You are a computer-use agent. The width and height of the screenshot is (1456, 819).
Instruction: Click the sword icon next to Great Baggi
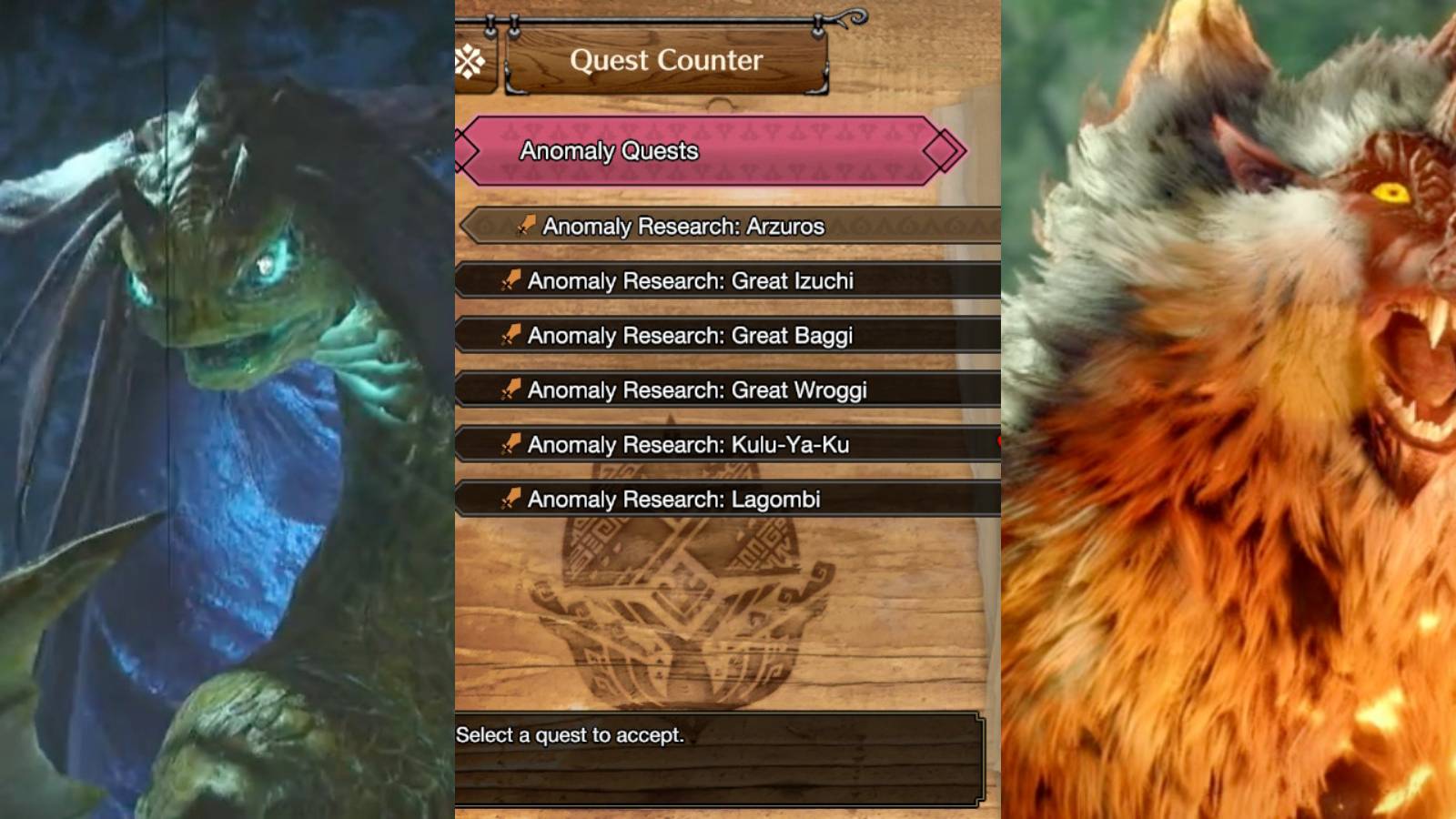pyautogui.click(x=511, y=336)
